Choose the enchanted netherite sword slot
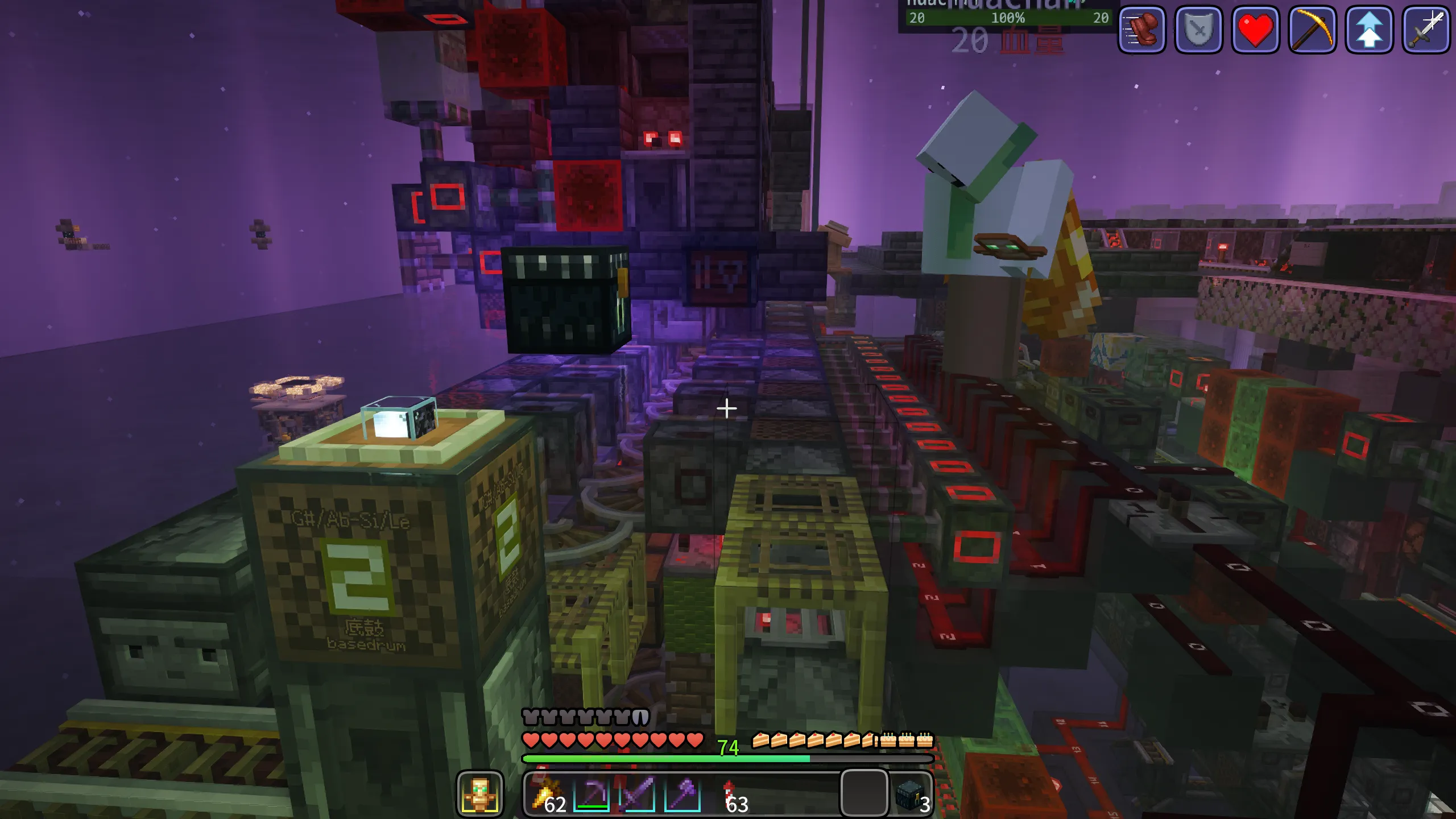The width and height of the screenshot is (1456, 819). point(637,793)
